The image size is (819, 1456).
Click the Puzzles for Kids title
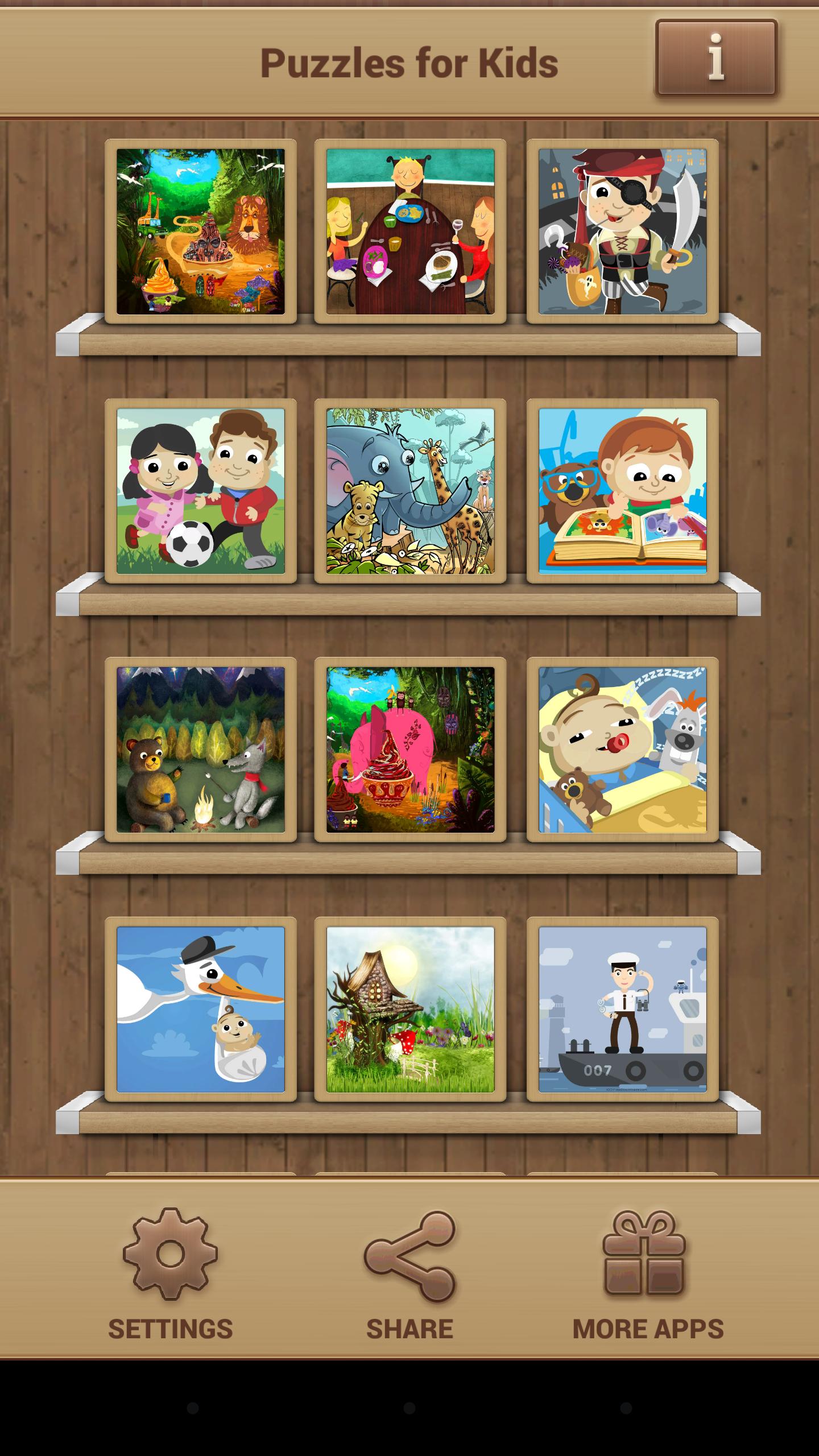tap(411, 63)
